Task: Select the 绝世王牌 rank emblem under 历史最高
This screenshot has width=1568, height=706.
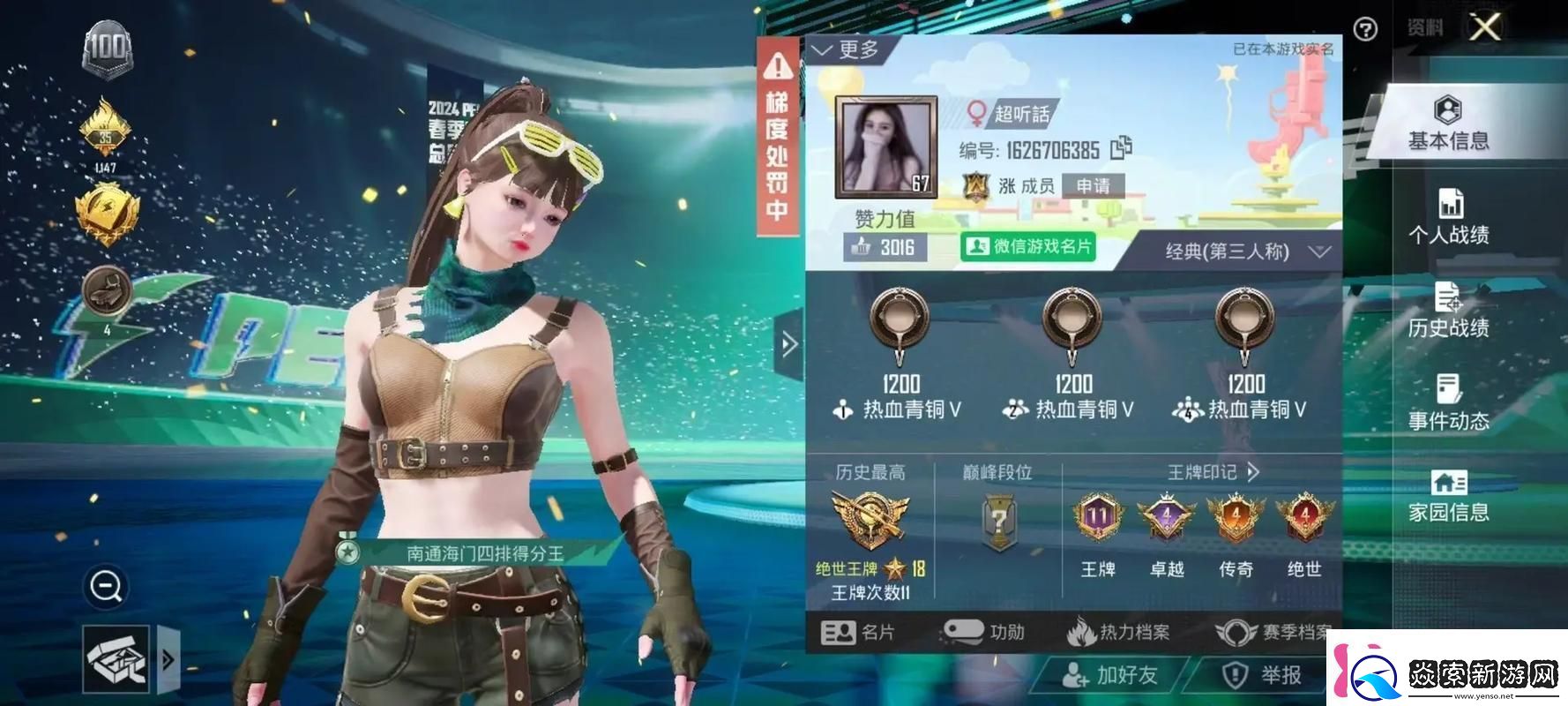Action: [869, 519]
